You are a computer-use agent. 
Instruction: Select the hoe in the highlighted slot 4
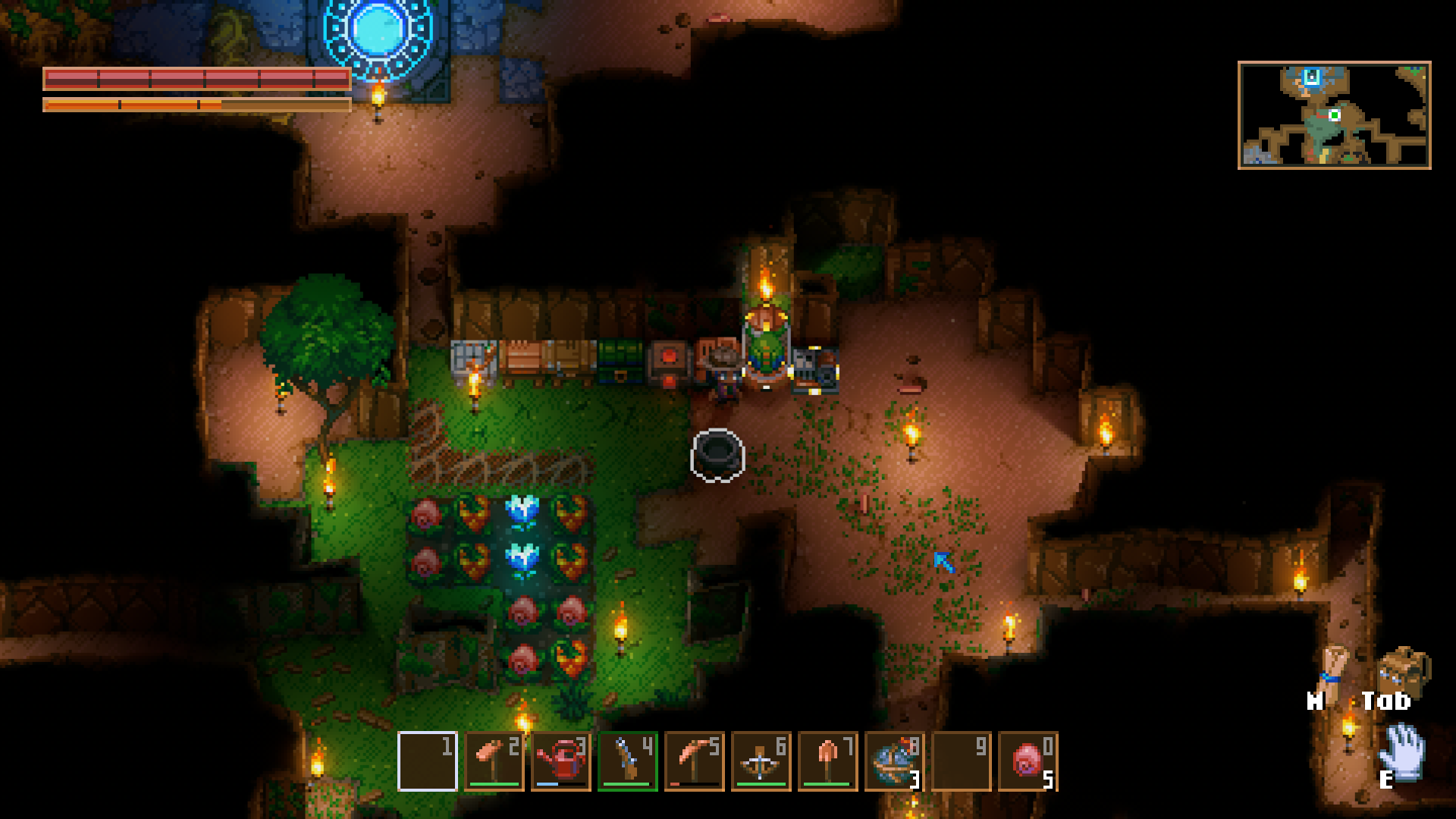pos(628,762)
